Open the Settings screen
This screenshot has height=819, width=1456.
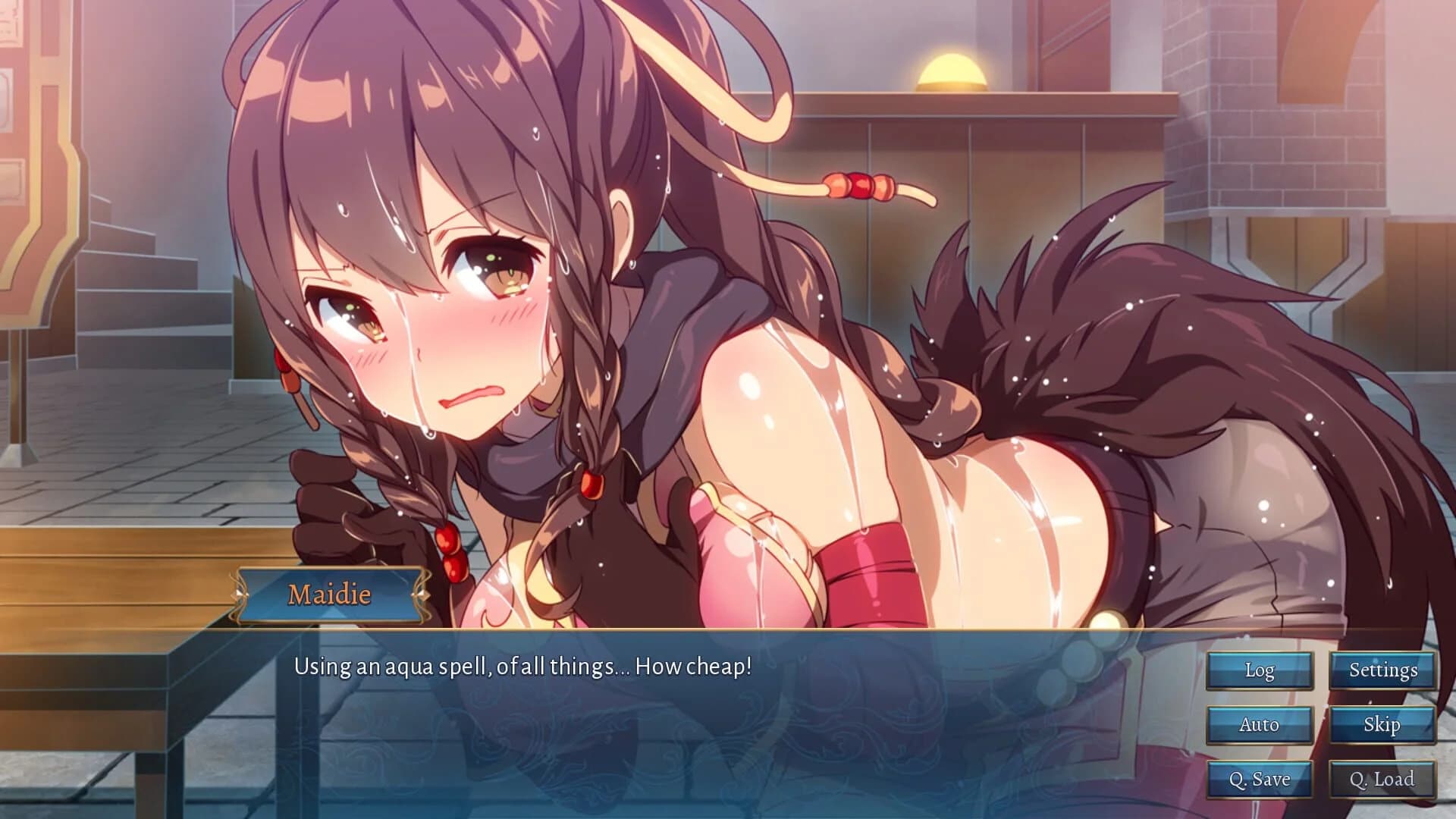point(1383,670)
